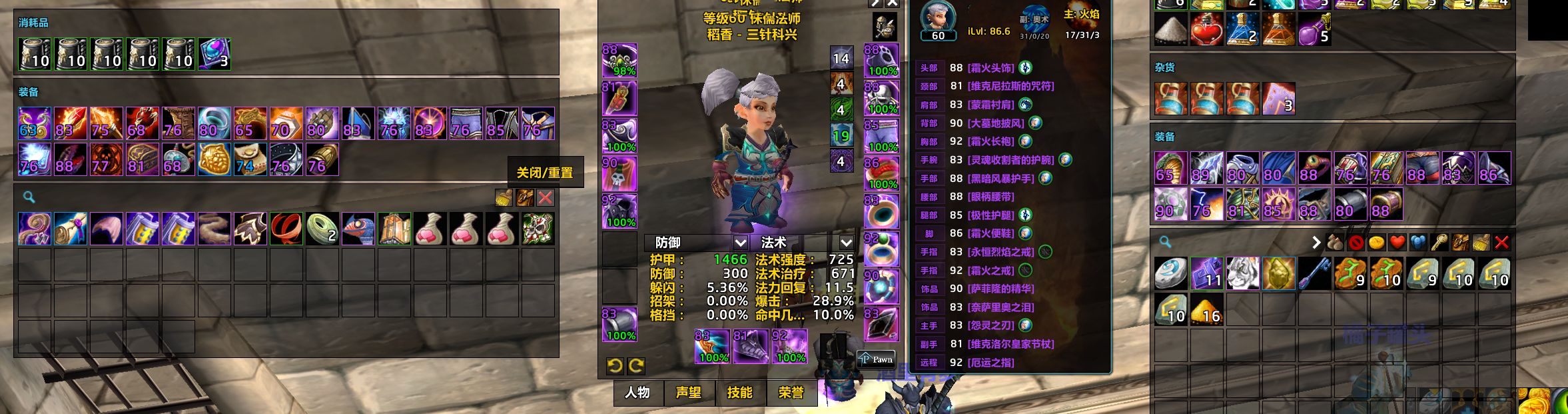1568x414 pixels.
Task: Close the left bank bag with red X
Action: click(x=545, y=197)
